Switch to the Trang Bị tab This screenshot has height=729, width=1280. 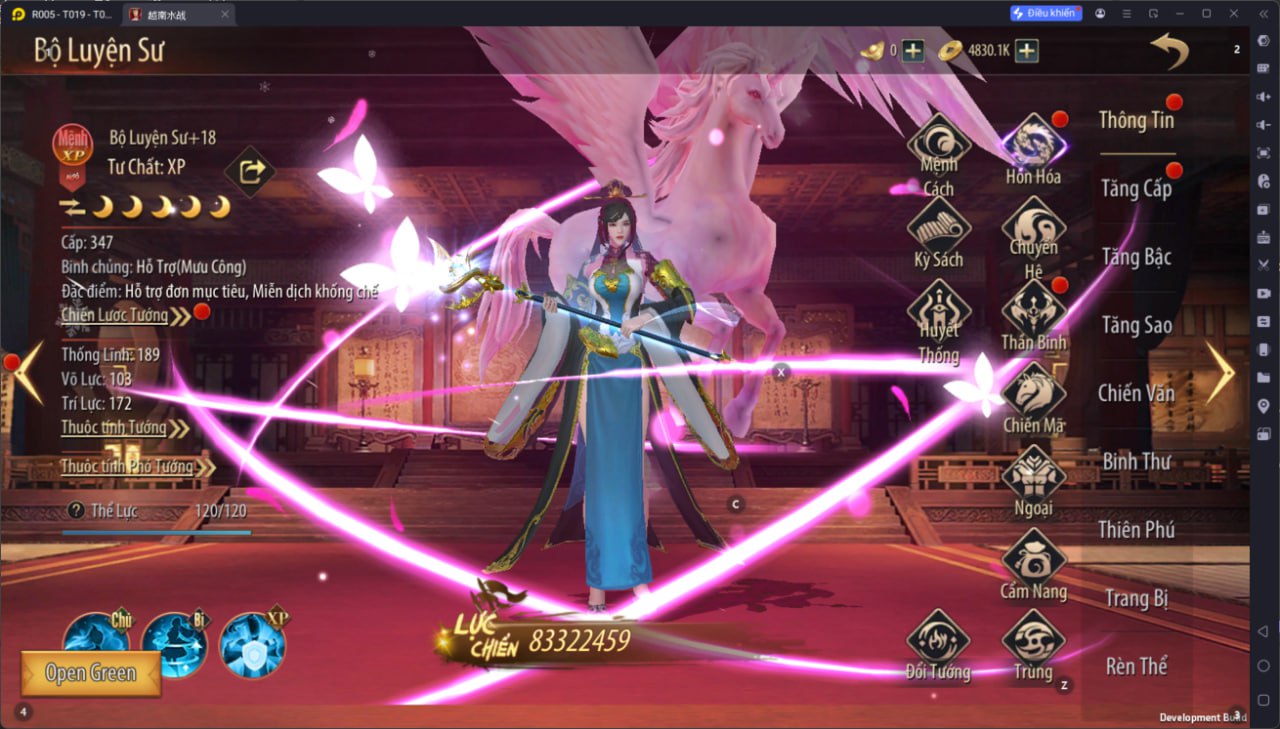[x=1136, y=598]
